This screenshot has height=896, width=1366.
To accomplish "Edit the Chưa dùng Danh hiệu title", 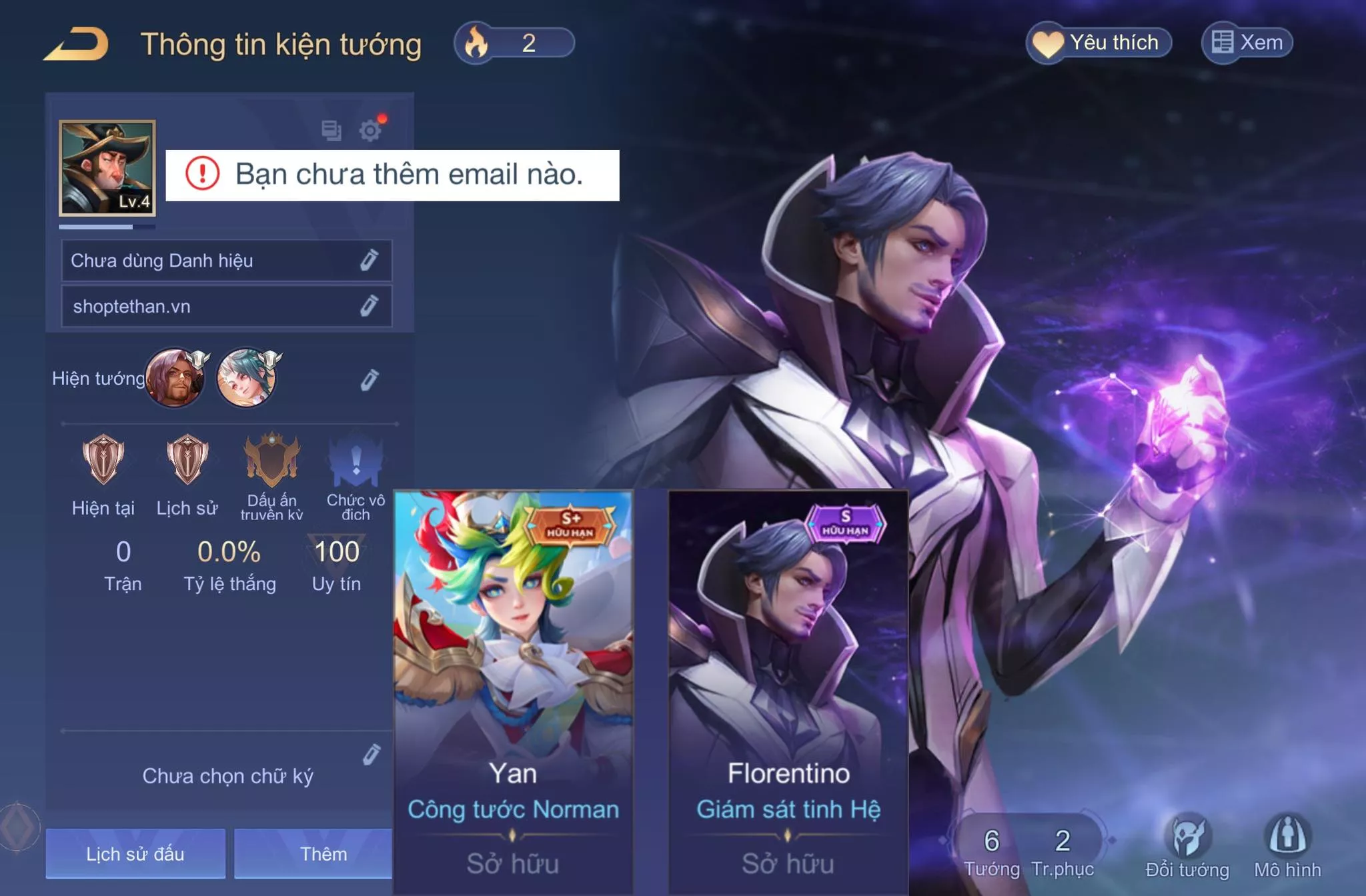I will click(370, 260).
